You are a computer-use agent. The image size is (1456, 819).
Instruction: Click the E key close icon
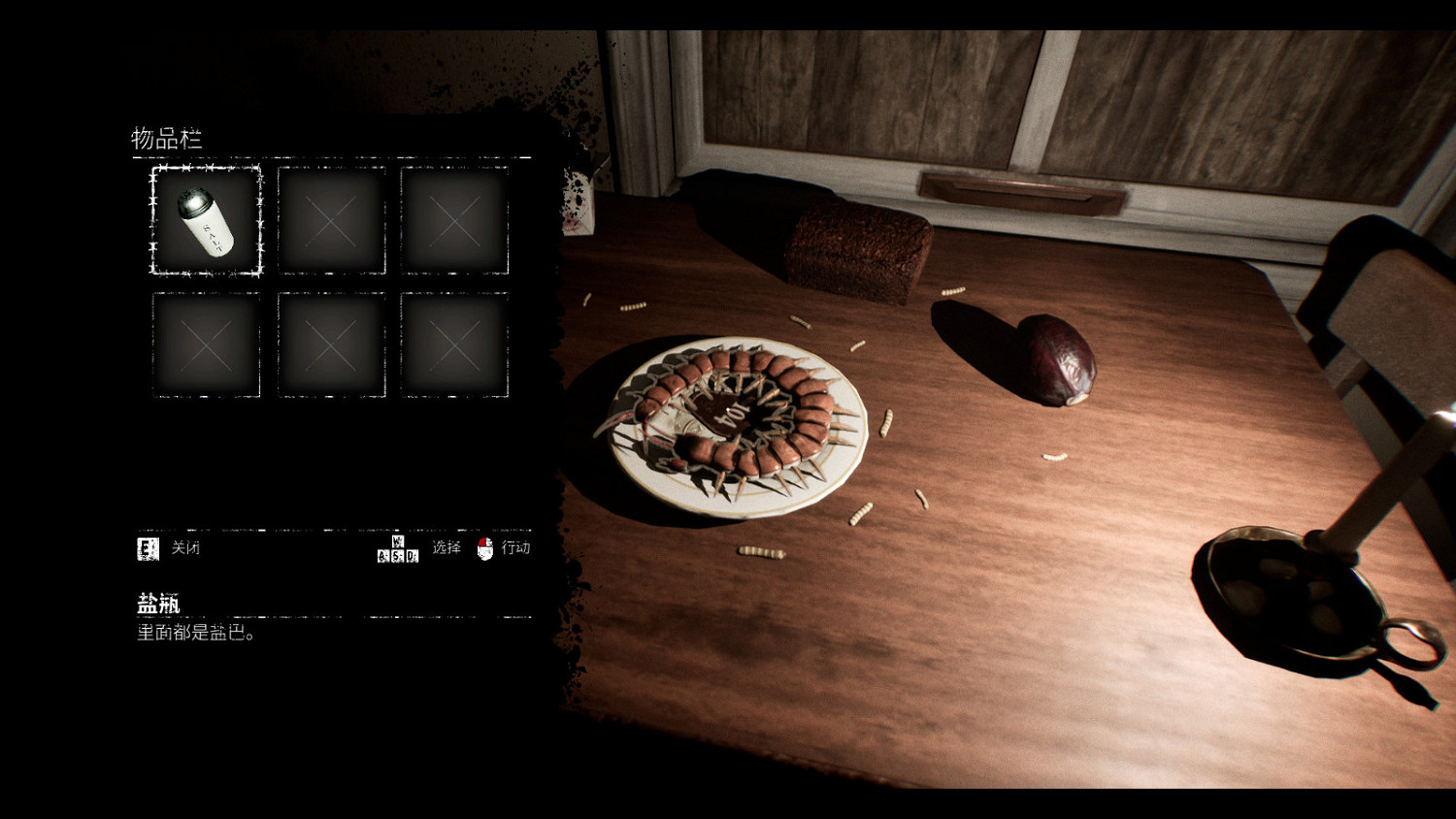click(x=148, y=548)
